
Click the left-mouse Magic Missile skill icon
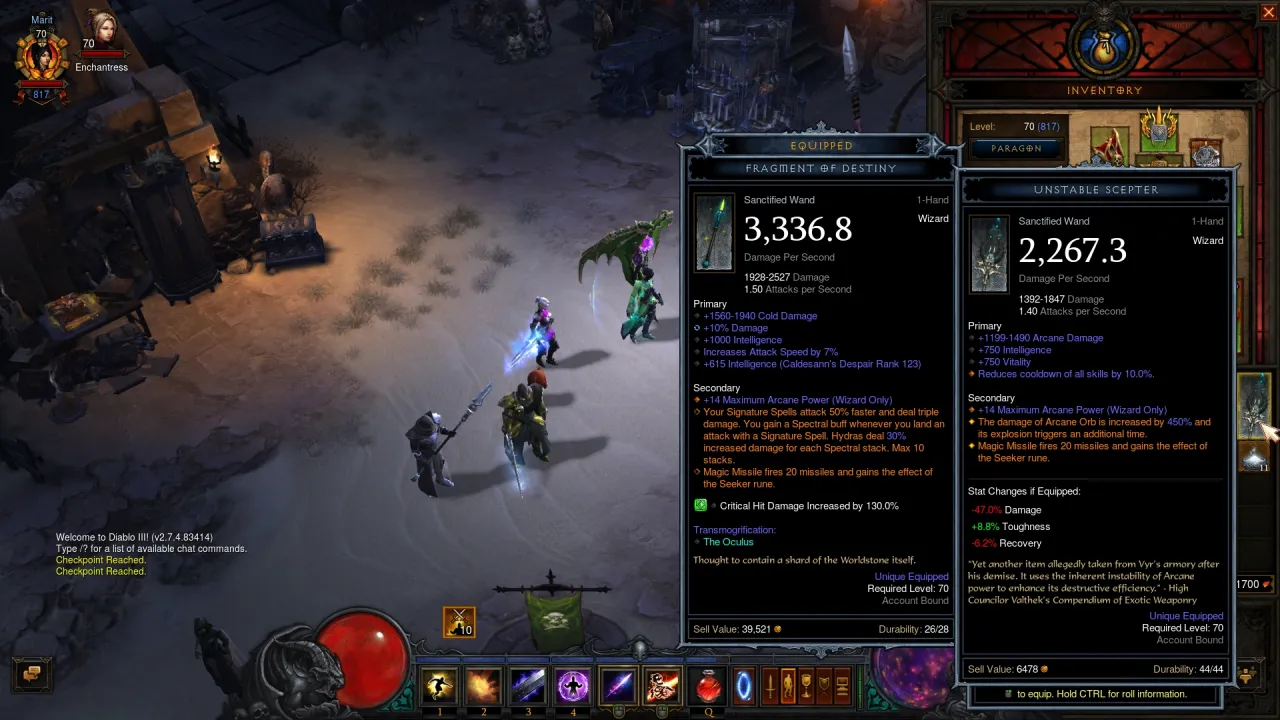pos(619,688)
